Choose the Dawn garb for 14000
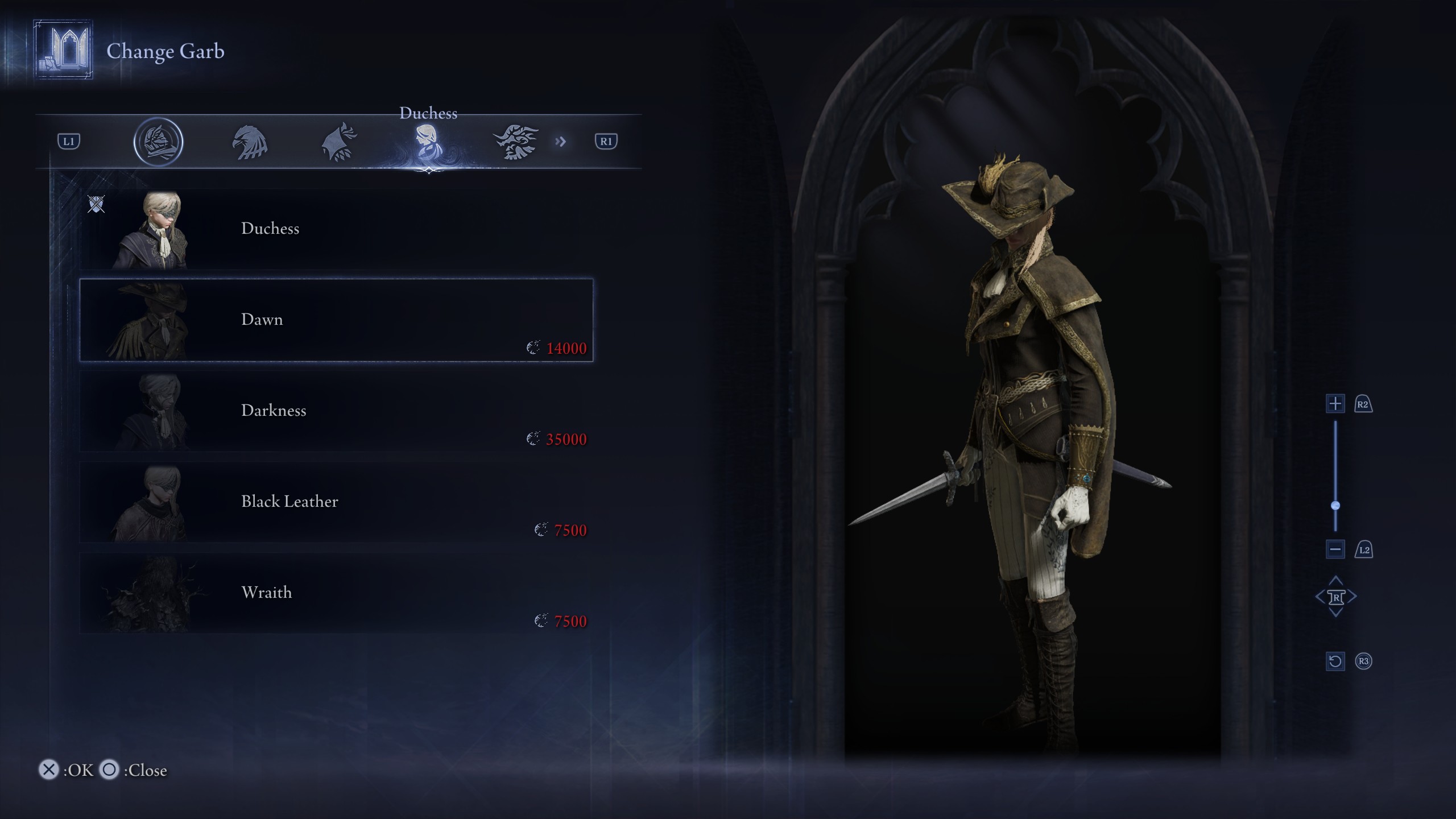1456x819 pixels. click(x=336, y=320)
